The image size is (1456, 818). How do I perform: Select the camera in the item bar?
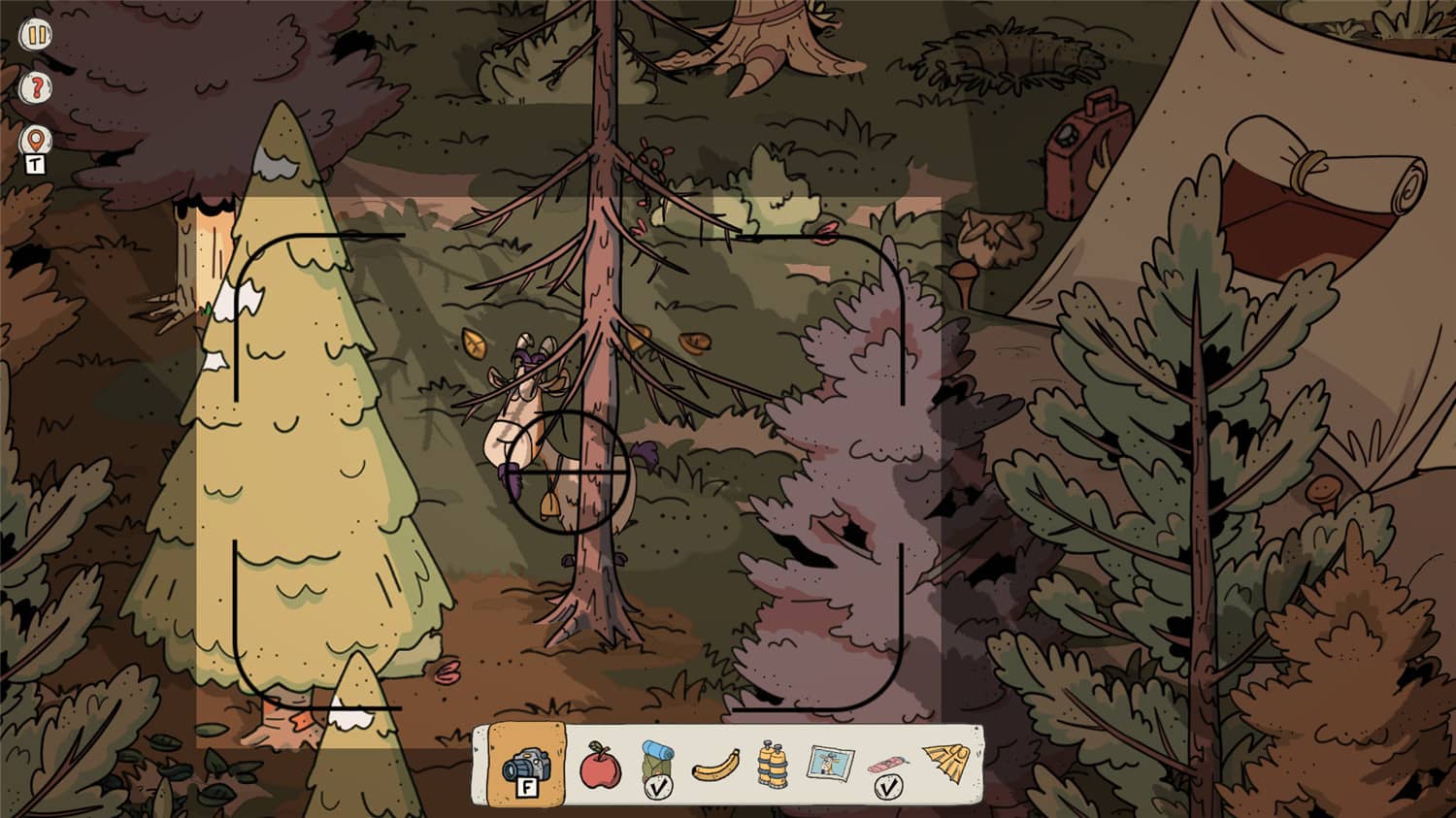(526, 767)
